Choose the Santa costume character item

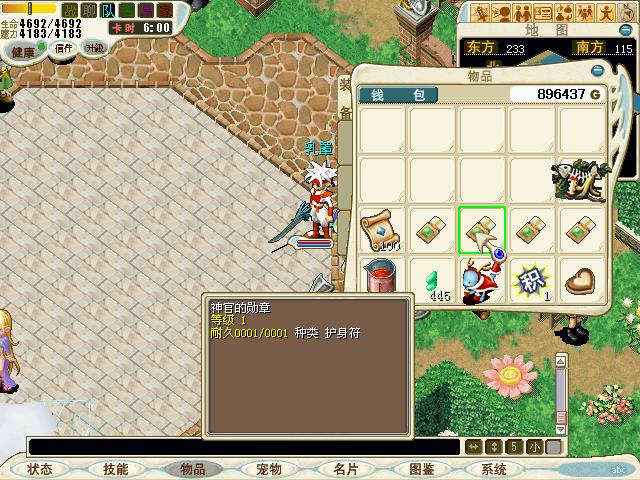click(x=482, y=279)
